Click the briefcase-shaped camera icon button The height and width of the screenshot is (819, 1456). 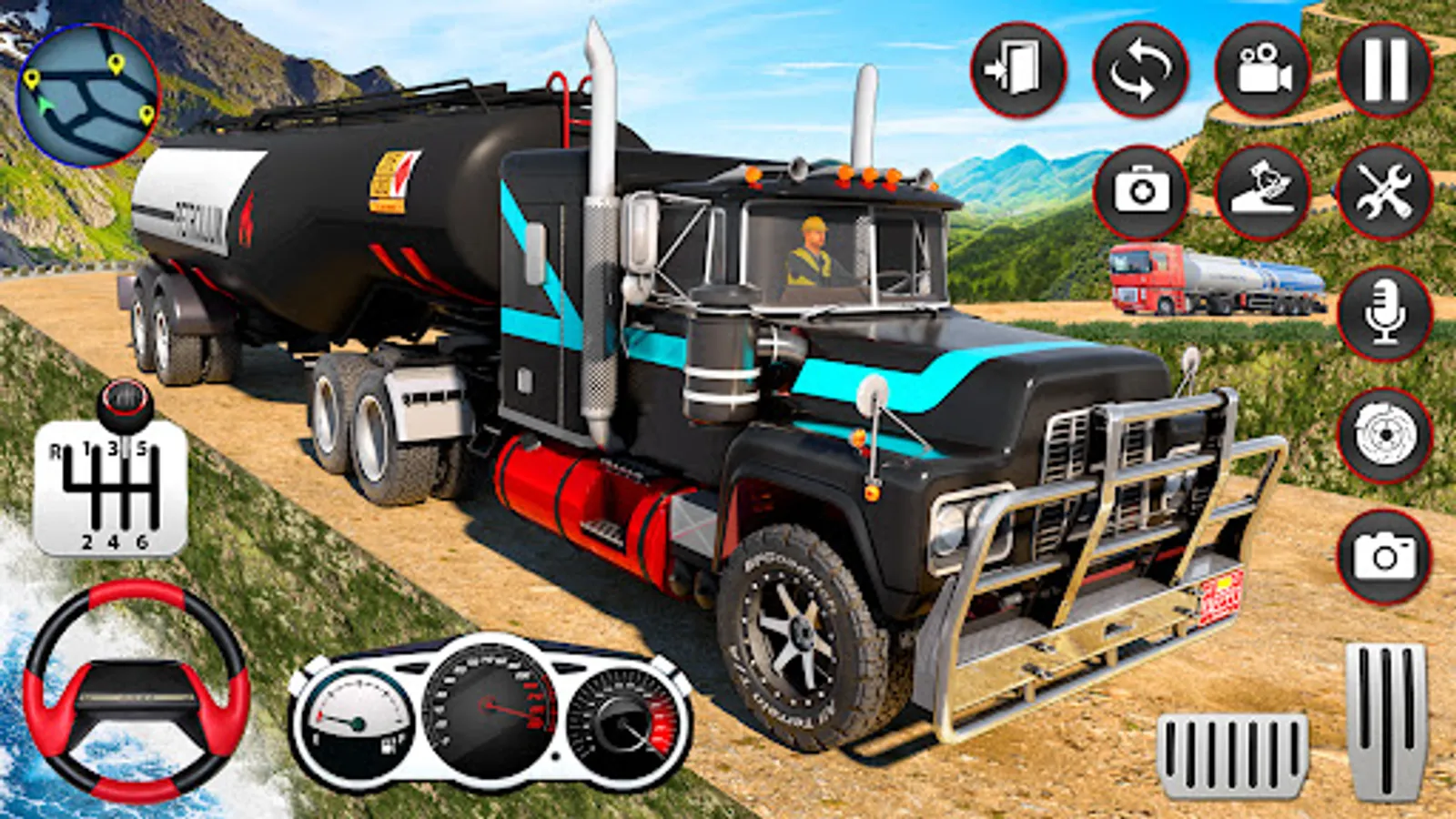coord(1141,192)
